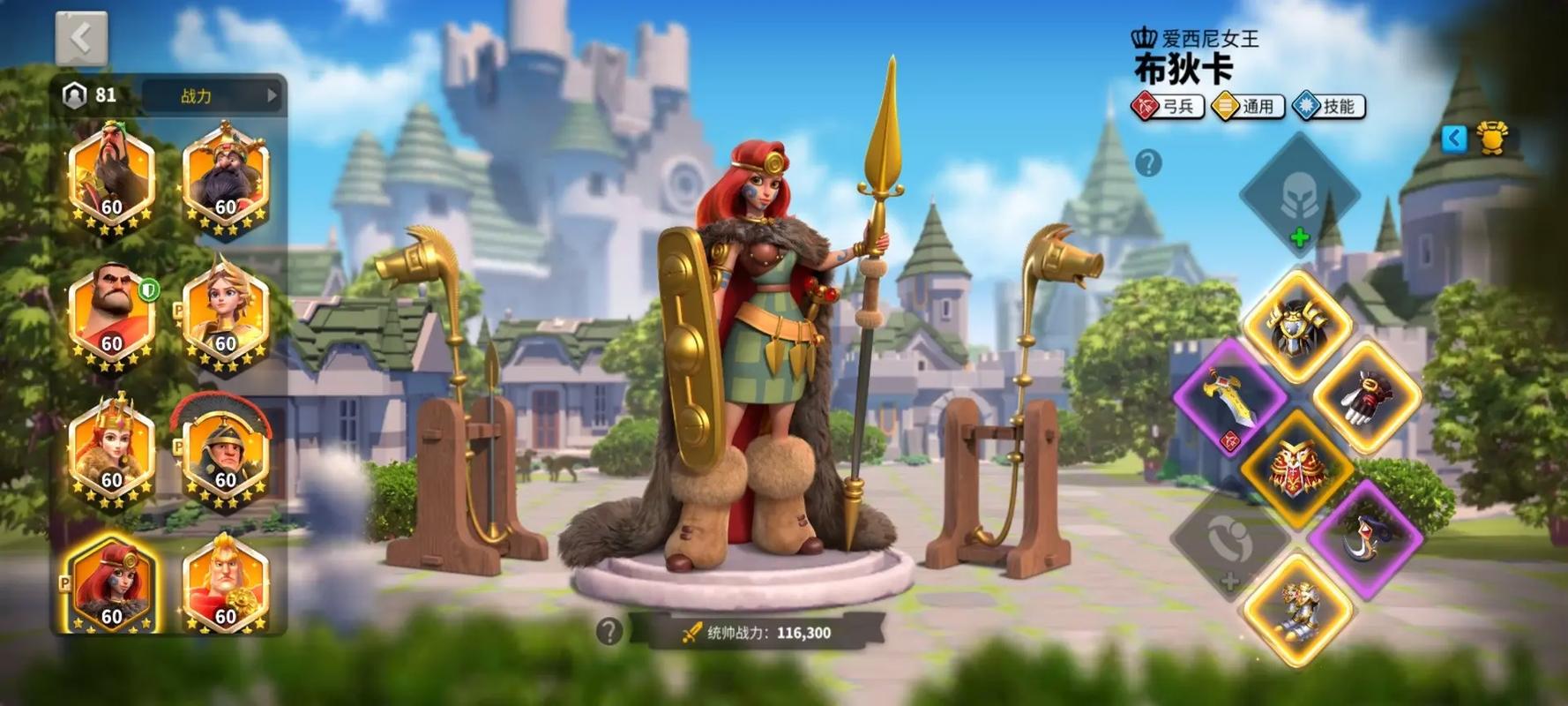This screenshot has width=1568, height=706.
Task: Select the red and gold armor slot
Action: (1296, 466)
